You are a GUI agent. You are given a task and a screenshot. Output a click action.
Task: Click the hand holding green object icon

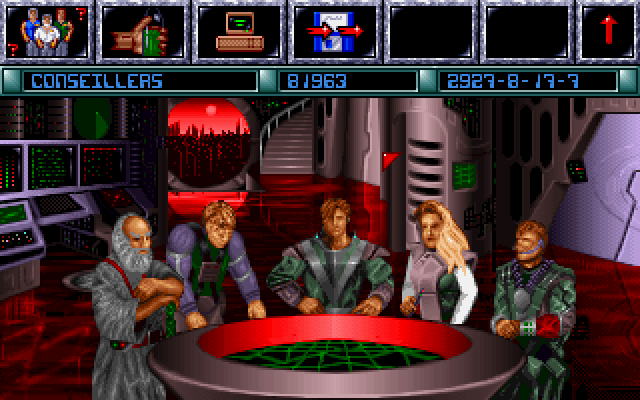(x=140, y=31)
